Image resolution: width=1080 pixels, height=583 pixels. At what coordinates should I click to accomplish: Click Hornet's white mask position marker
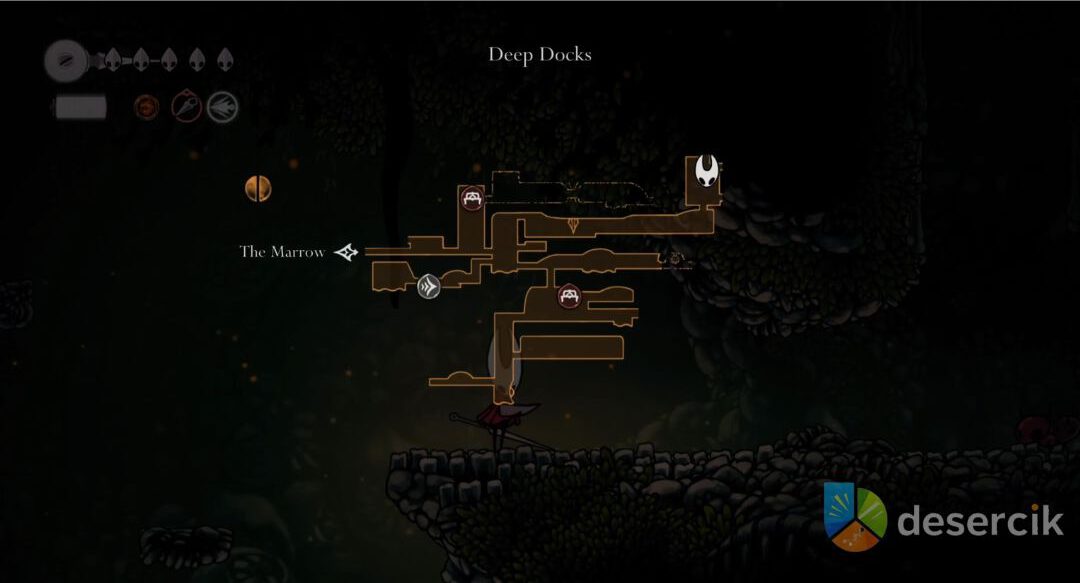(x=708, y=171)
